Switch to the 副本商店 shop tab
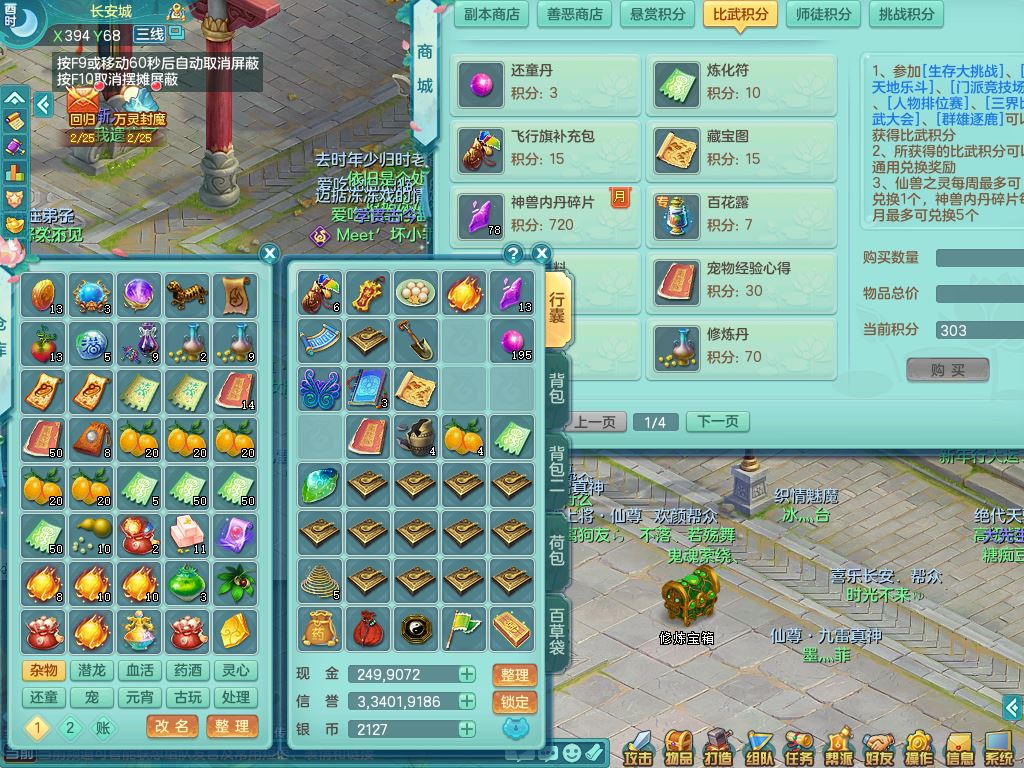This screenshot has height=768, width=1024. tap(493, 14)
